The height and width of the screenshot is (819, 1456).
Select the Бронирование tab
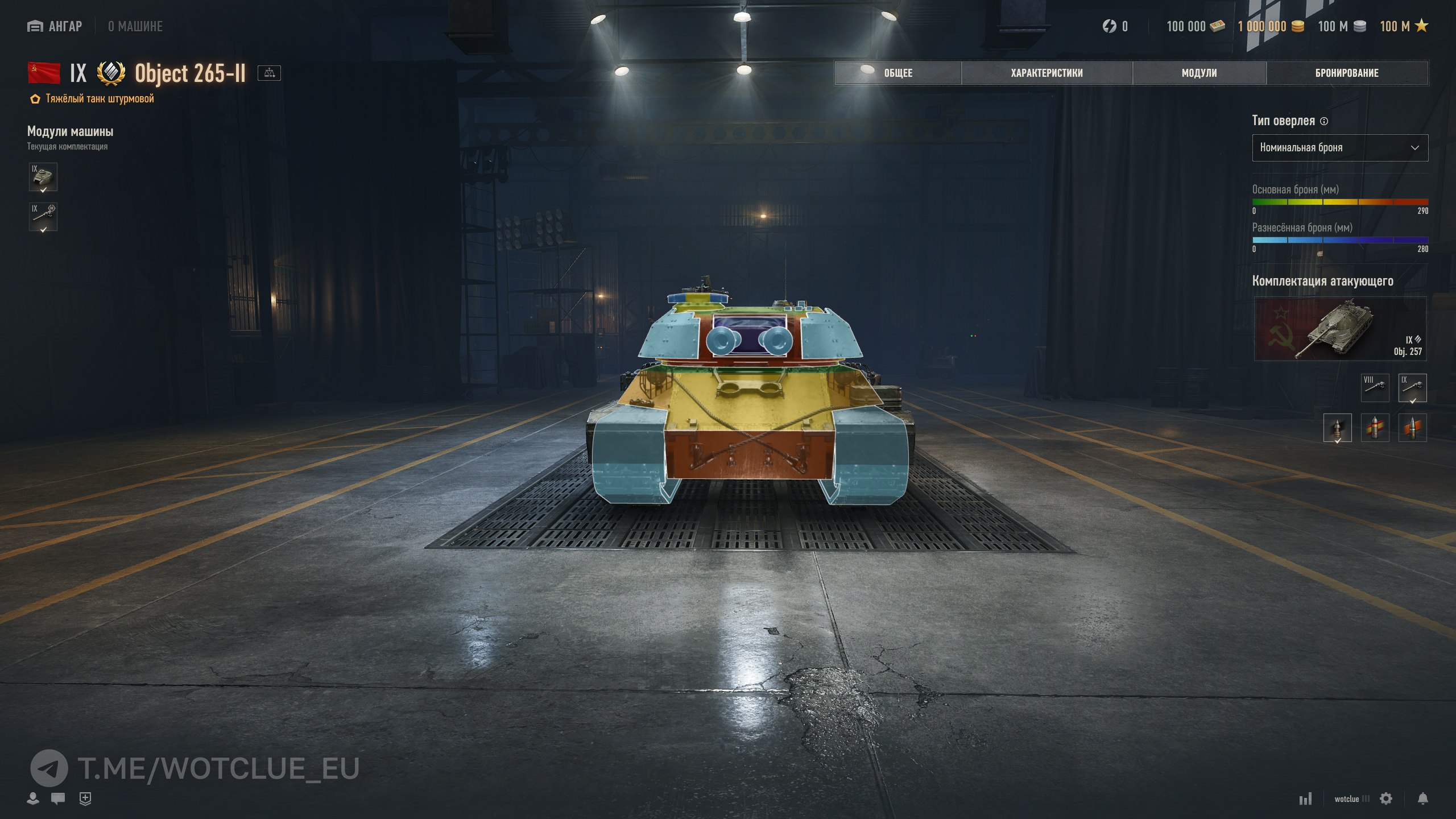[1346, 73]
